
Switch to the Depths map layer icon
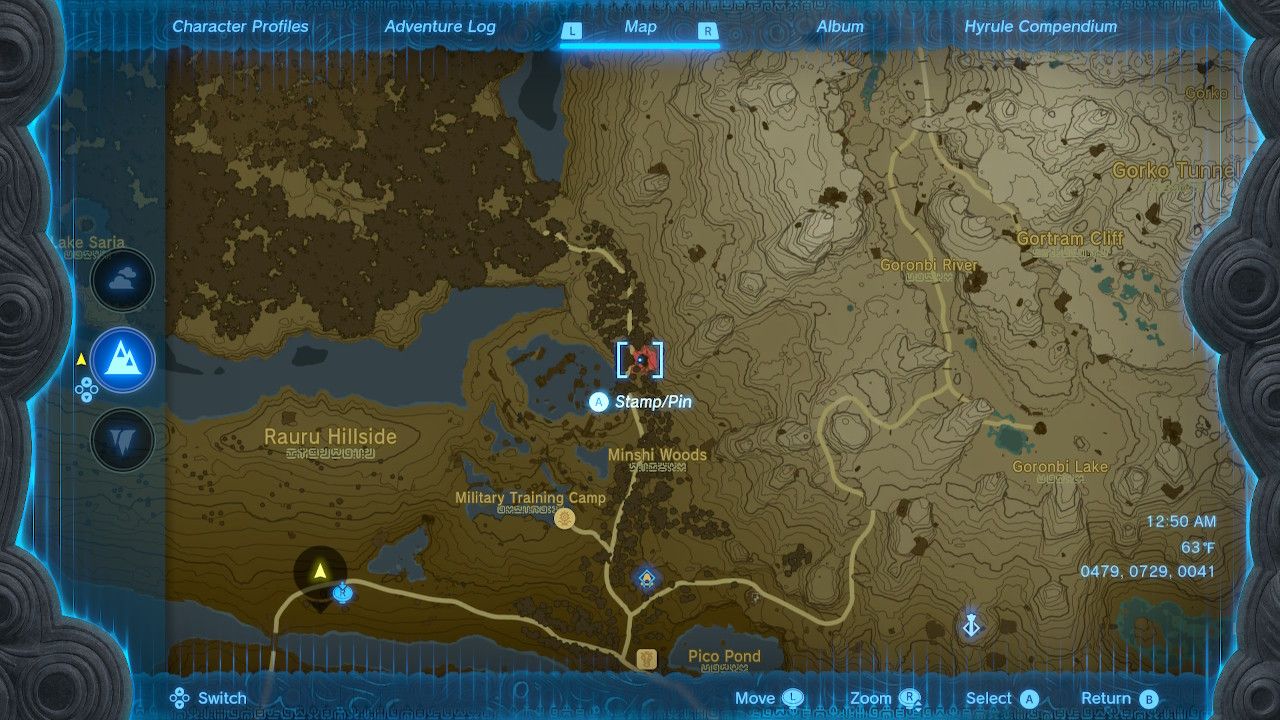(122, 440)
